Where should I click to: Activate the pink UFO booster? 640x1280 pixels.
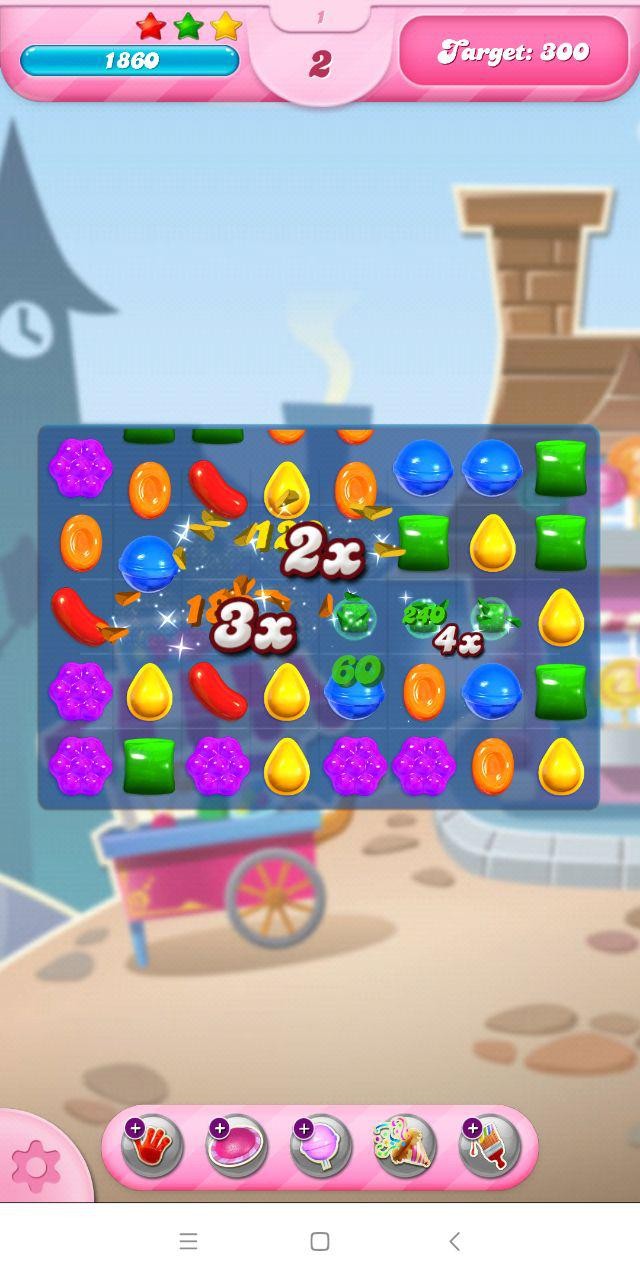(x=237, y=1146)
